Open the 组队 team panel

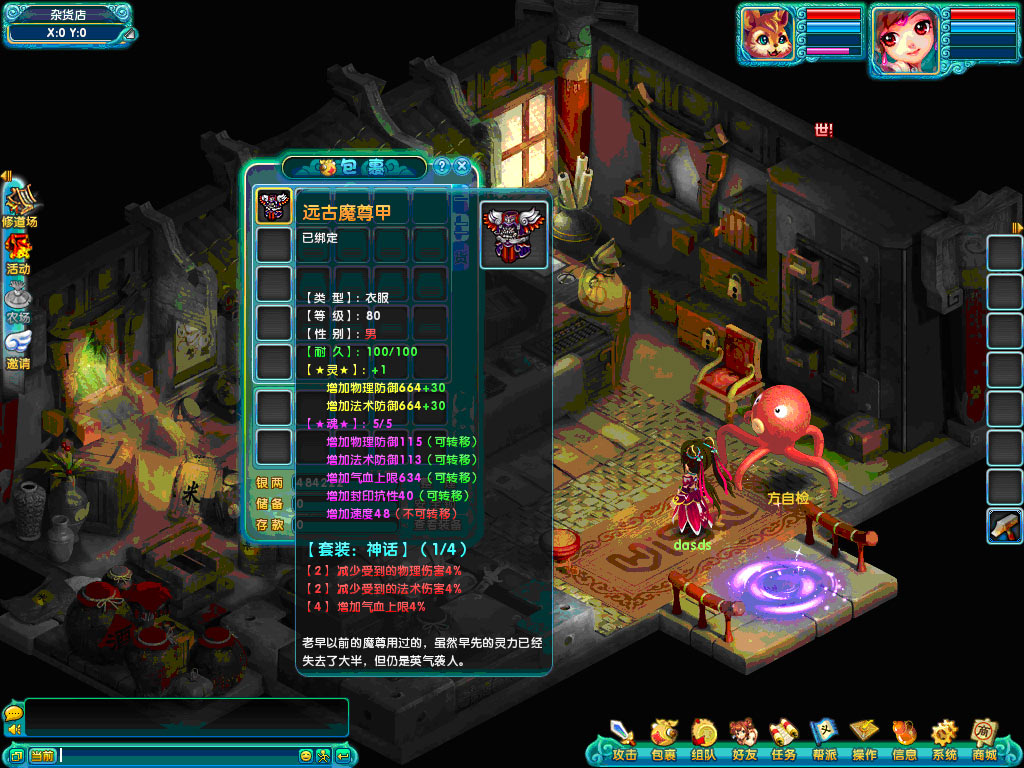pyautogui.click(x=703, y=738)
